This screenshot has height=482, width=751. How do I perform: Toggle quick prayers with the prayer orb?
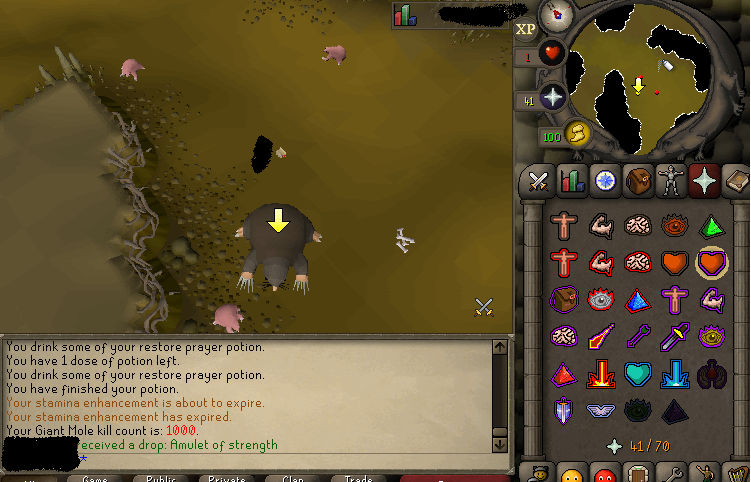(553, 98)
